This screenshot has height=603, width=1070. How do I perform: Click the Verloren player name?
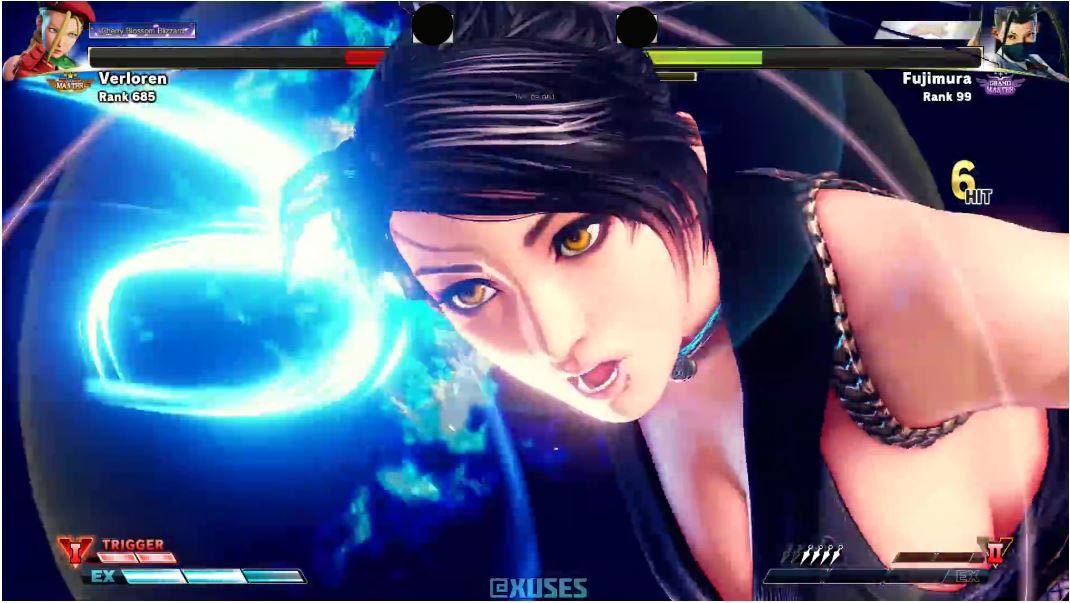[132, 78]
